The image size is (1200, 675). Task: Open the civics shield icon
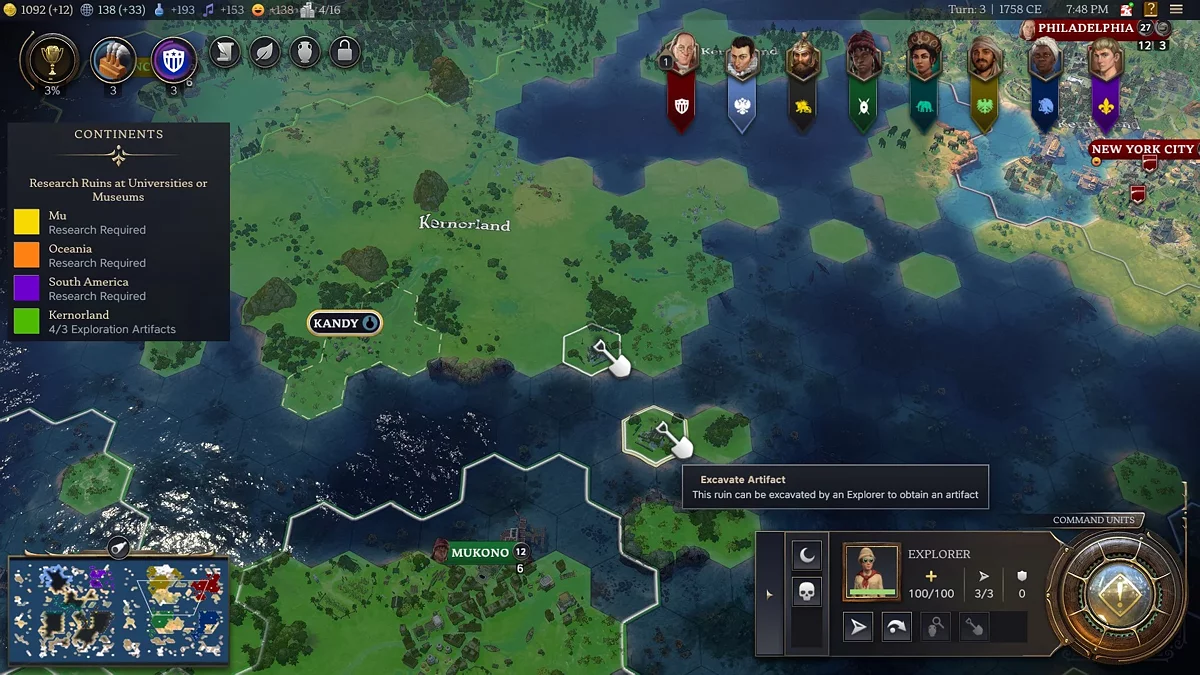(x=174, y=60)
